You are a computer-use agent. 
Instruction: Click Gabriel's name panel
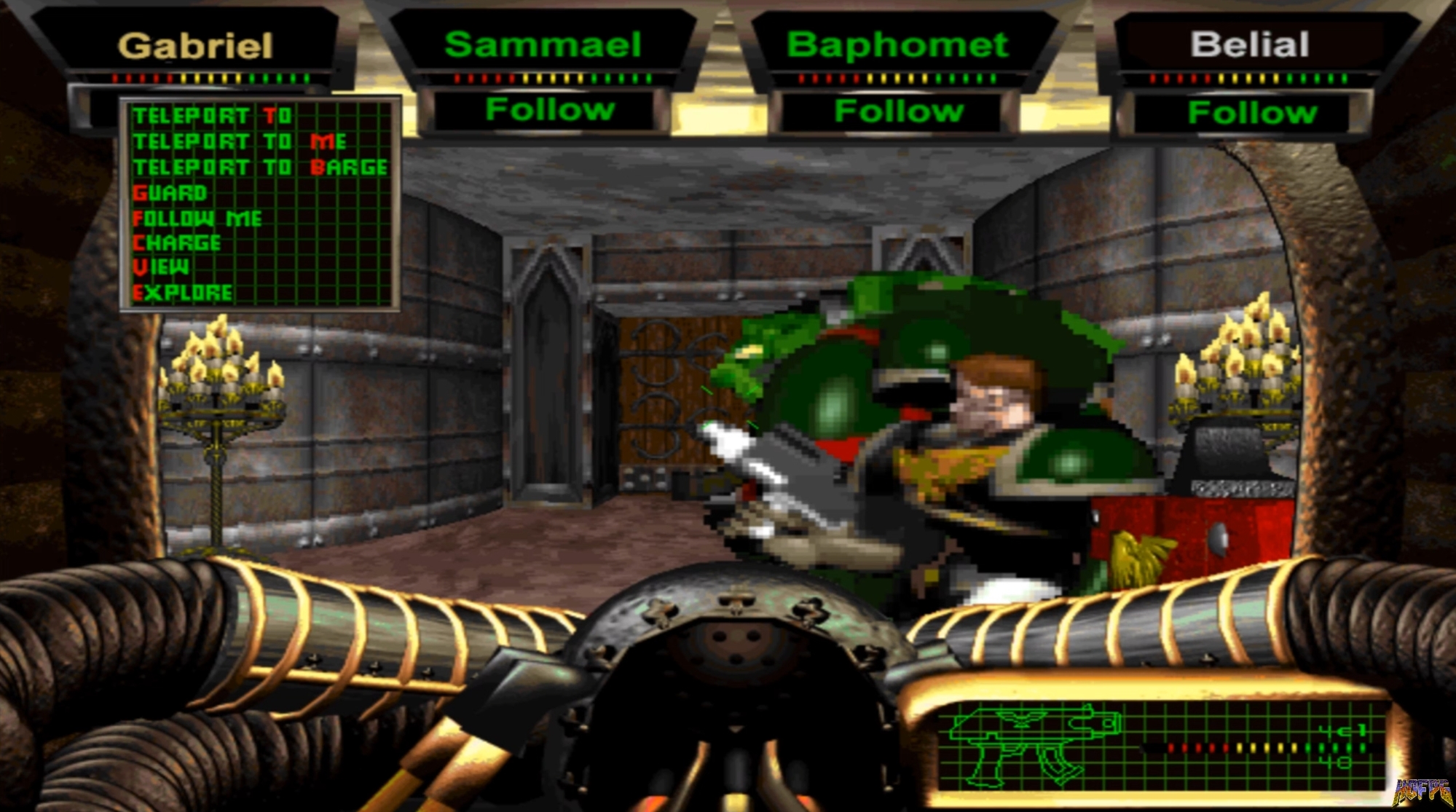pos(197,45)
